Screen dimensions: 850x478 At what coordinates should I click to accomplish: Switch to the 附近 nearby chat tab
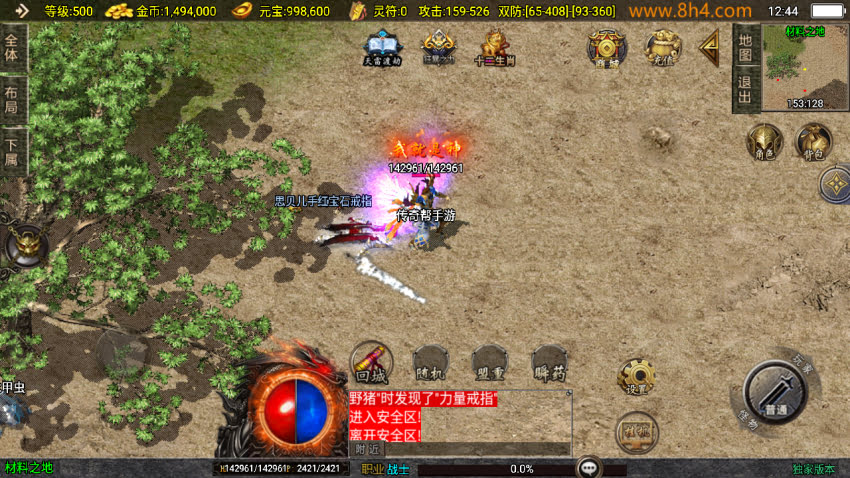pos(368,449)
